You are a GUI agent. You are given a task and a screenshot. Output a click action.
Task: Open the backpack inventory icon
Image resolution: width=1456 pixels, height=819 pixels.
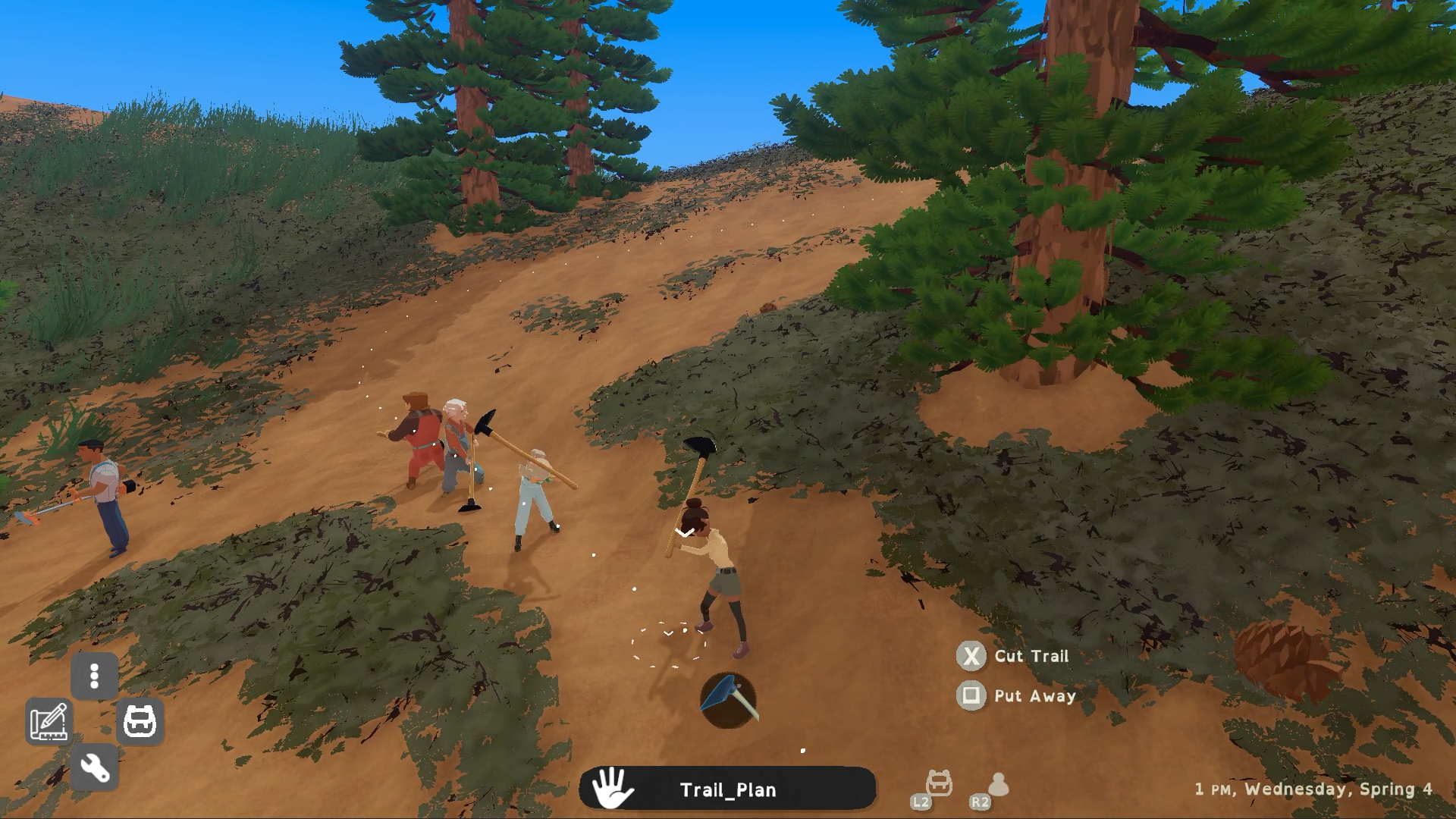140,721
